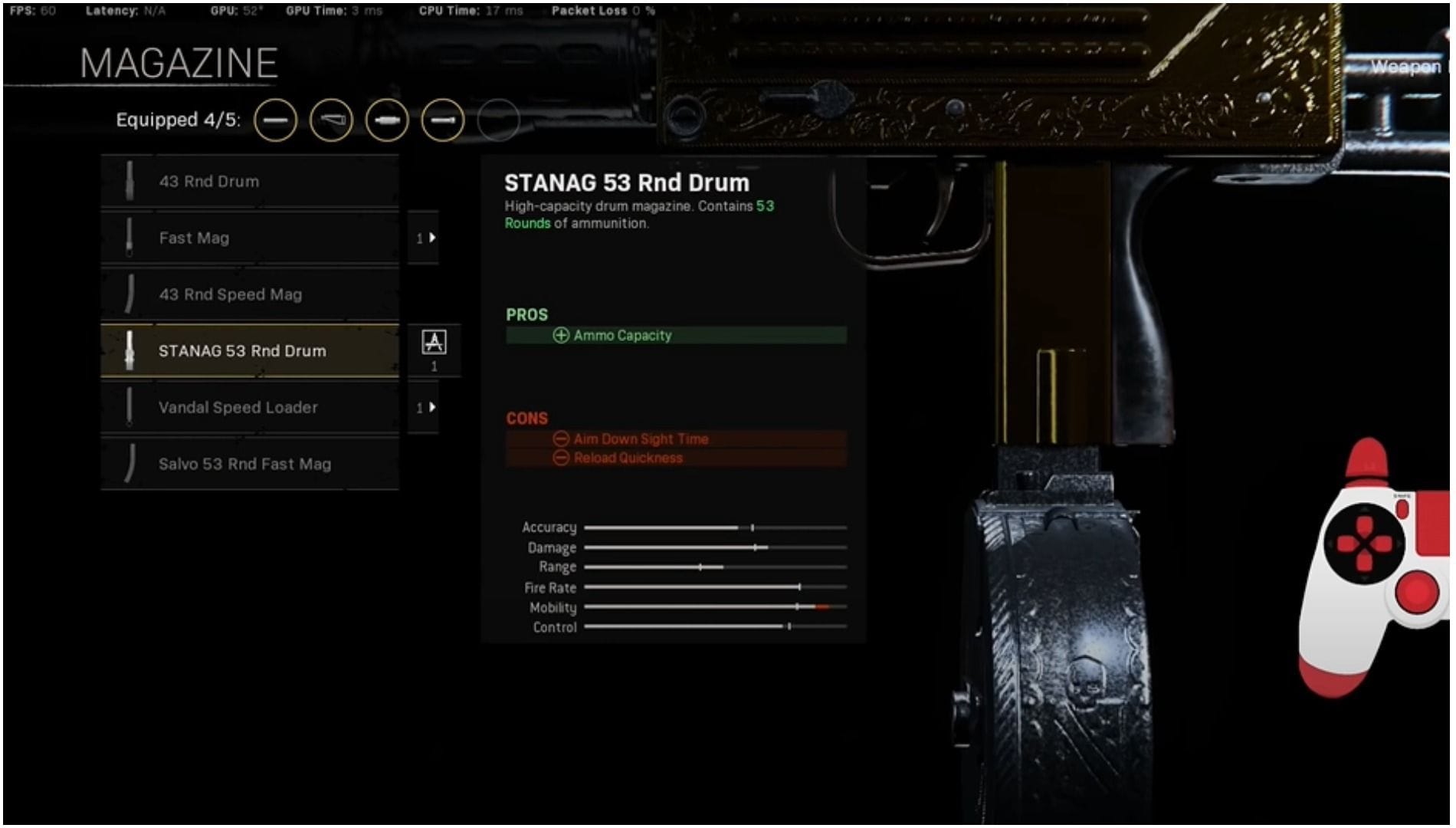The width and height of the screenshot is (1456, 828).
Task: Click the blueprint icon beside STANAG 53 Rnd Drum
Action: [x=433, y=343]
